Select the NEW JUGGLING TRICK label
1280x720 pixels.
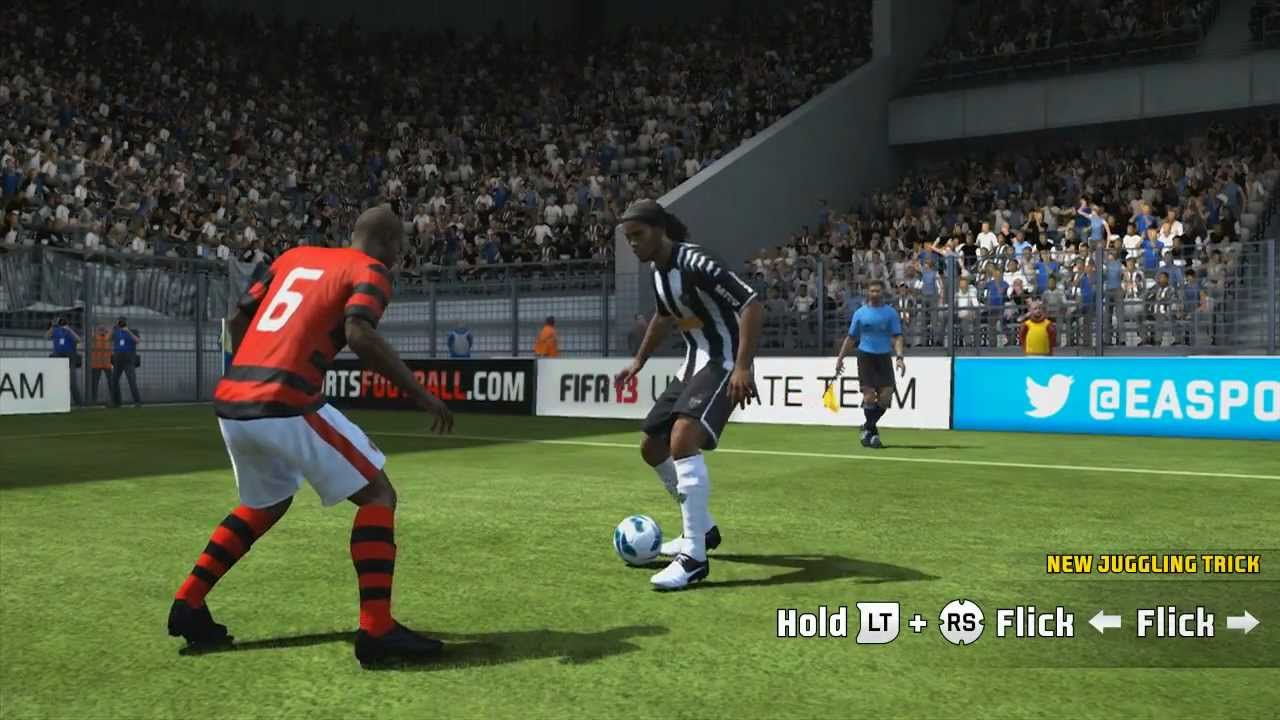(1152, 564)
